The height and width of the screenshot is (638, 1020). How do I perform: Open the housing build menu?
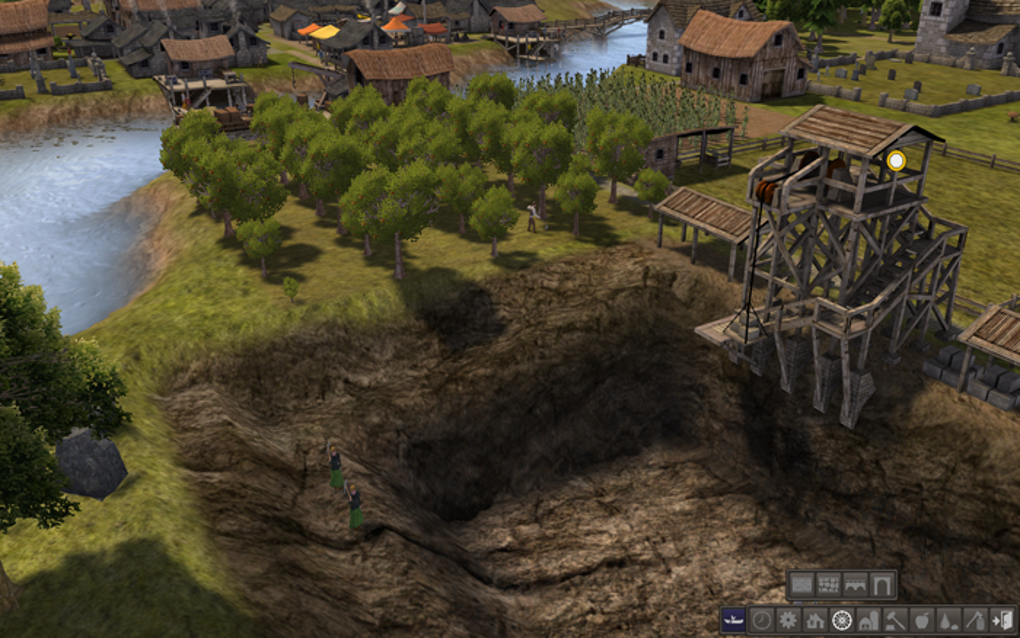[x=815, y=620]
